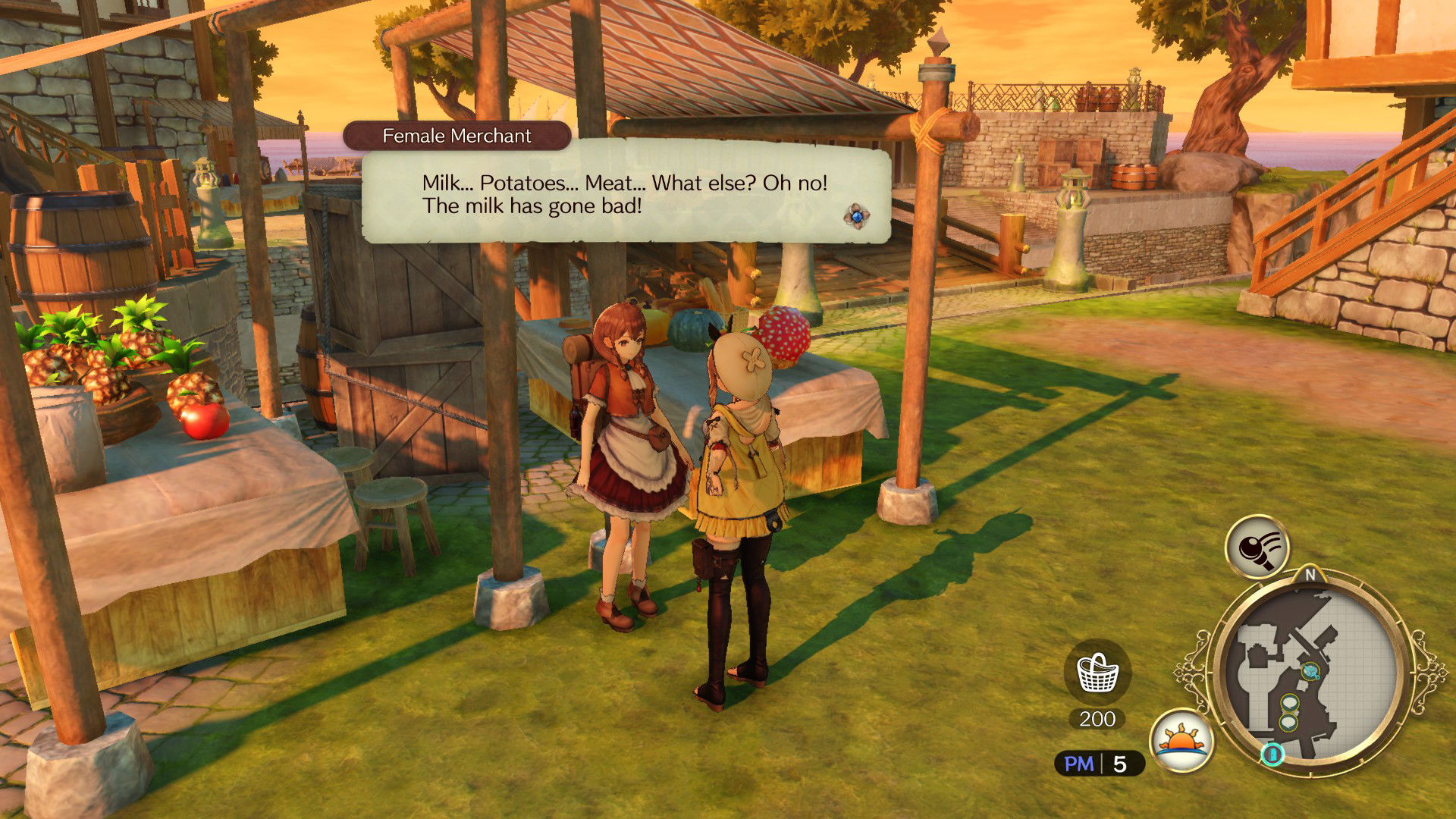Viewport: 1456px width, 819px height.
Task: Click the lower stall marker inside the minimap
Action: 1288,722
